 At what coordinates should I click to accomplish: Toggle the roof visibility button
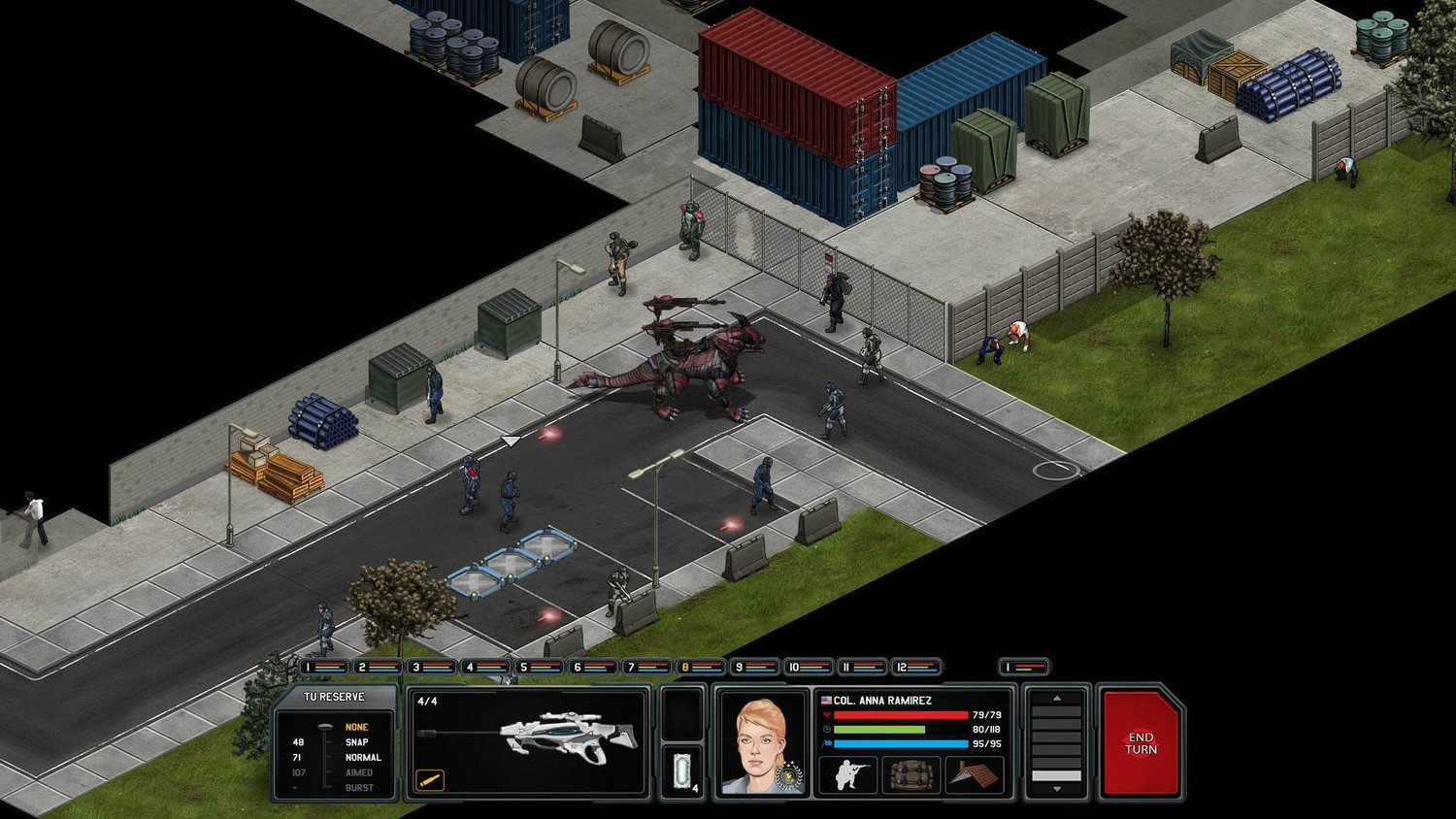(x=974, y=774)
